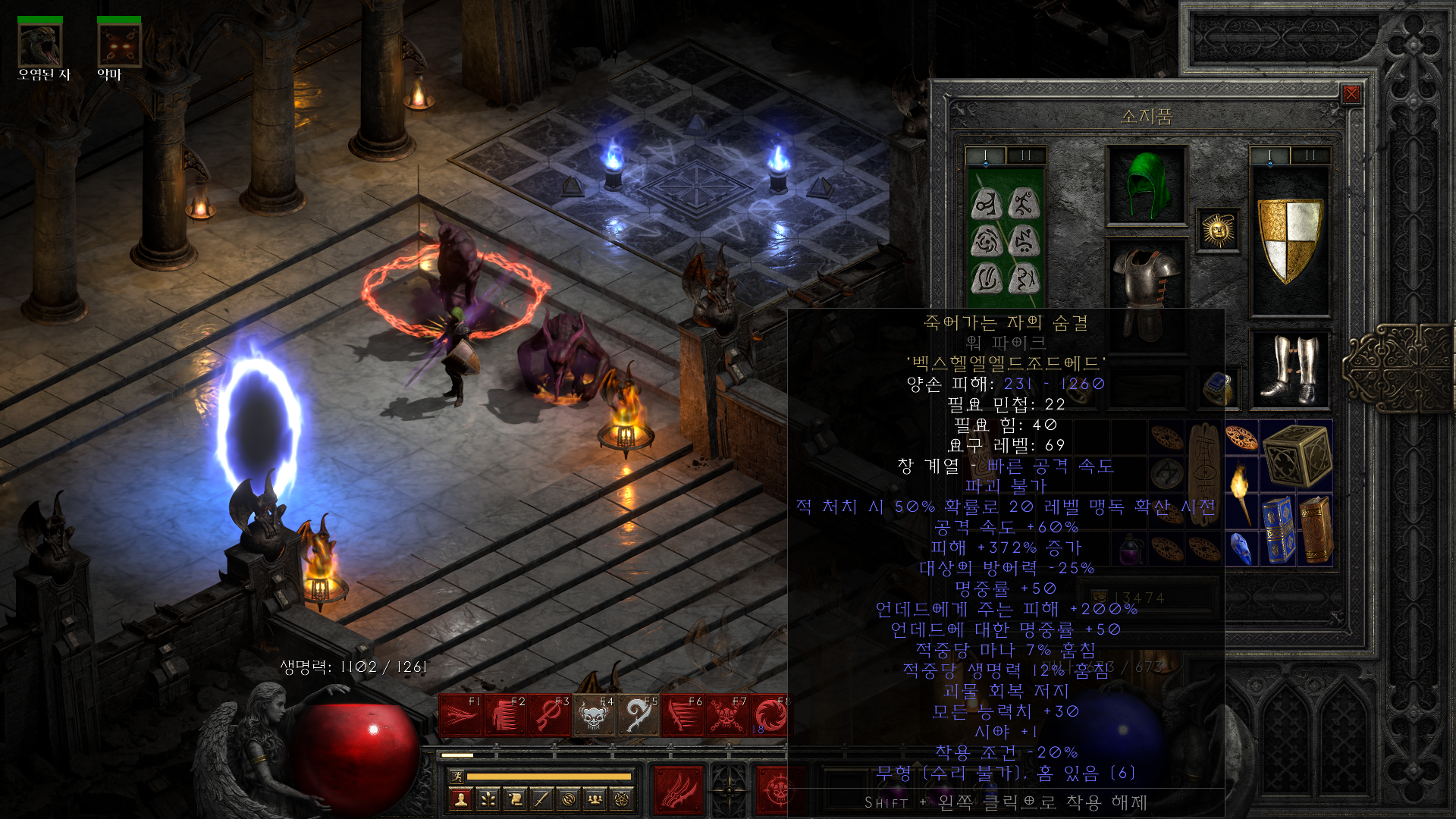Open the party menu button

pyautogui.click(x=595, y=799)
